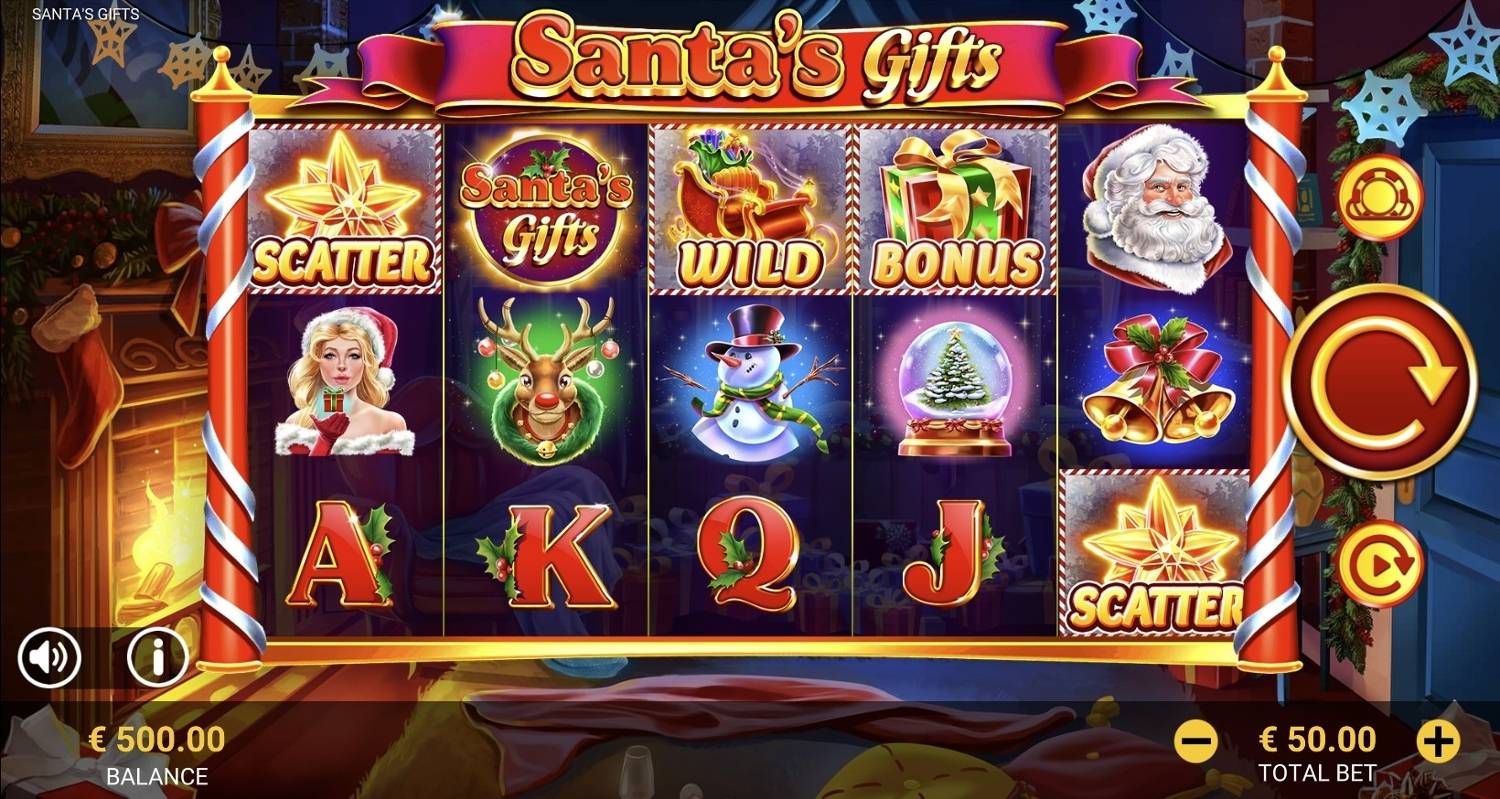Open the game information screen

pos(156,657)
